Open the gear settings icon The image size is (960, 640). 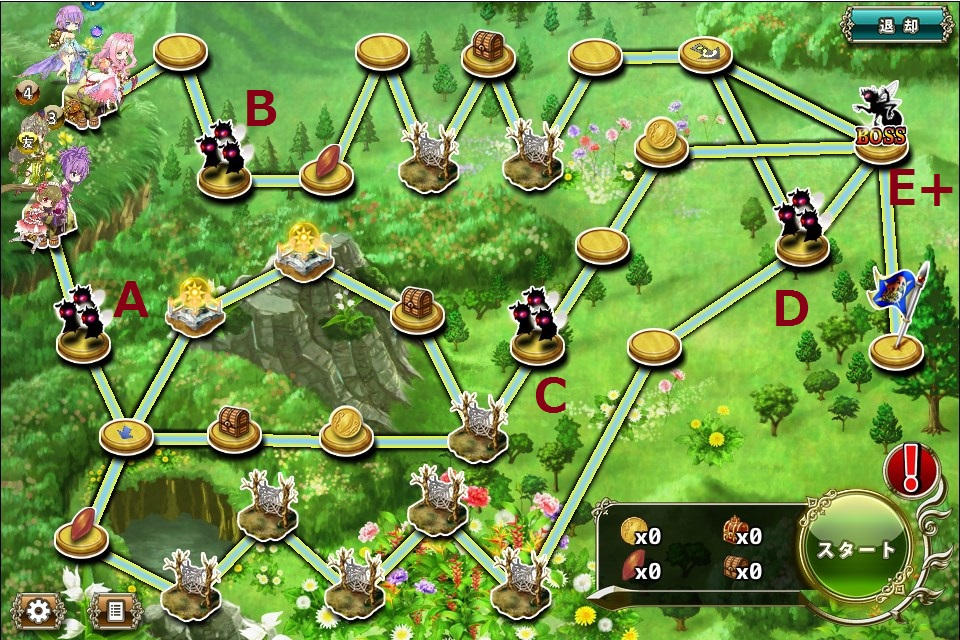click(x=40, y=610)
